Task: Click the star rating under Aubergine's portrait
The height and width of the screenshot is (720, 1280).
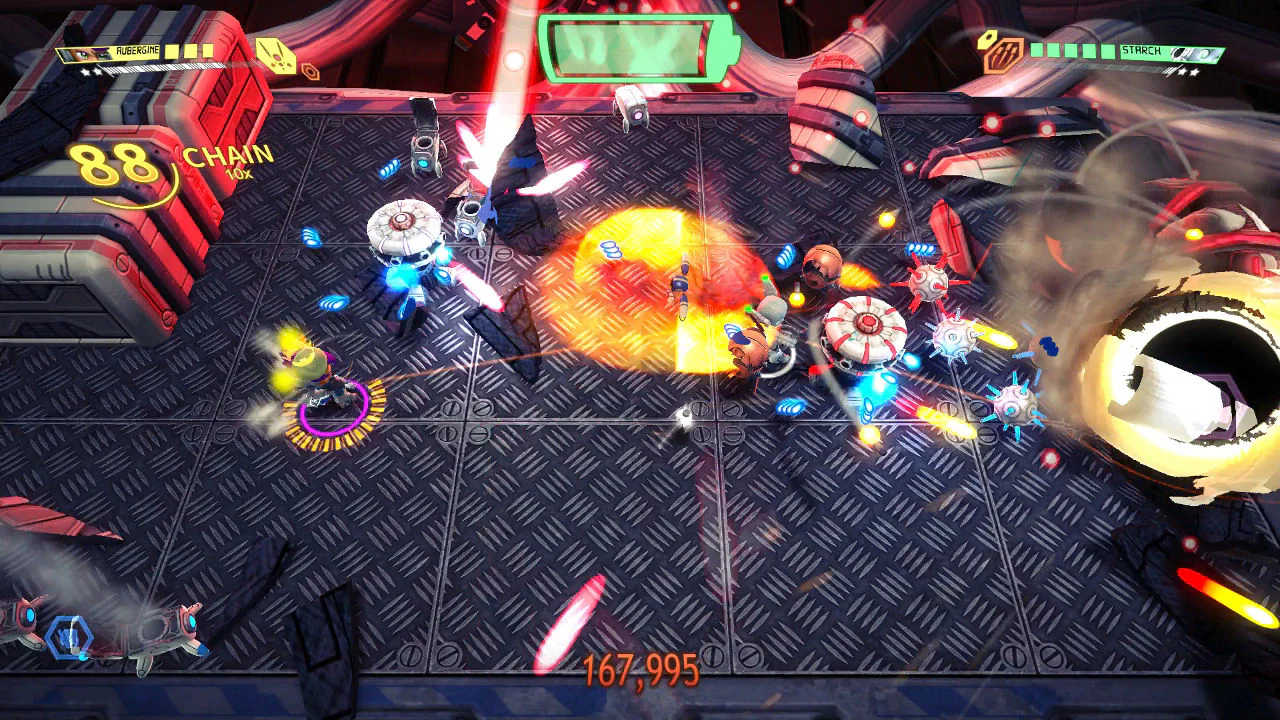Action: coord(93,70)
